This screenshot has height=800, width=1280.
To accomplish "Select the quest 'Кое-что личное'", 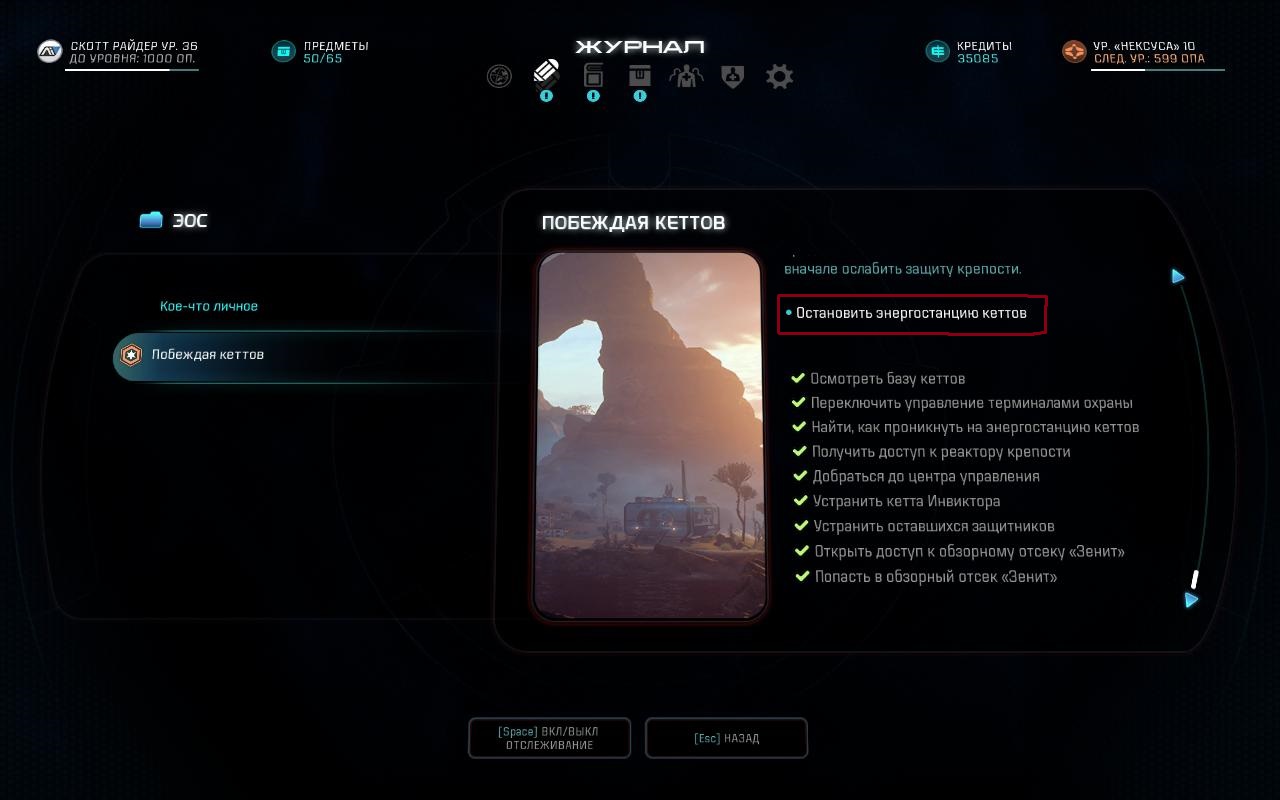I will click(x=209, y=306).
